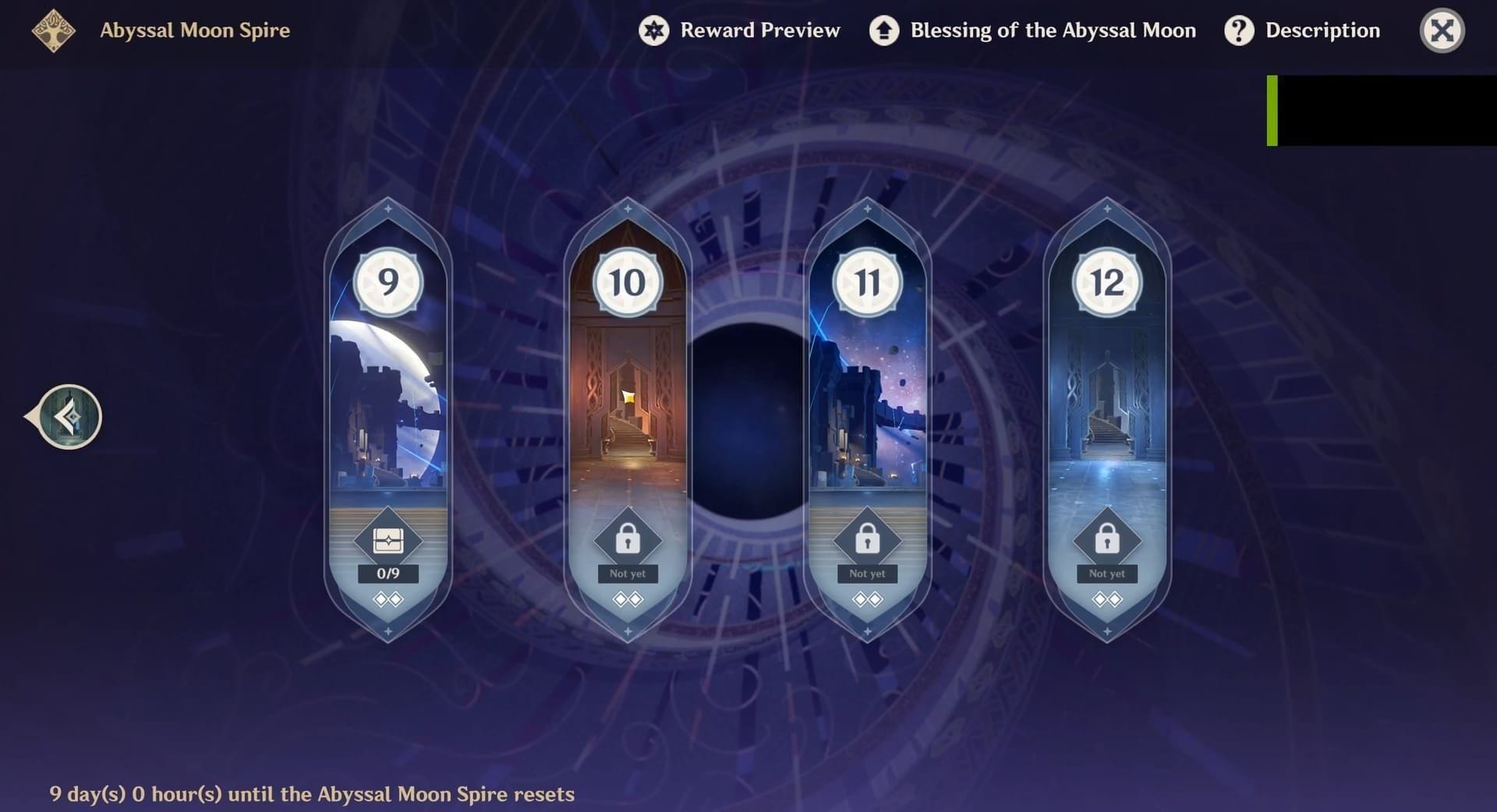1497x812 pixels.
Task: Expand Floor 10 star details
Action: (x=628, y=598)
